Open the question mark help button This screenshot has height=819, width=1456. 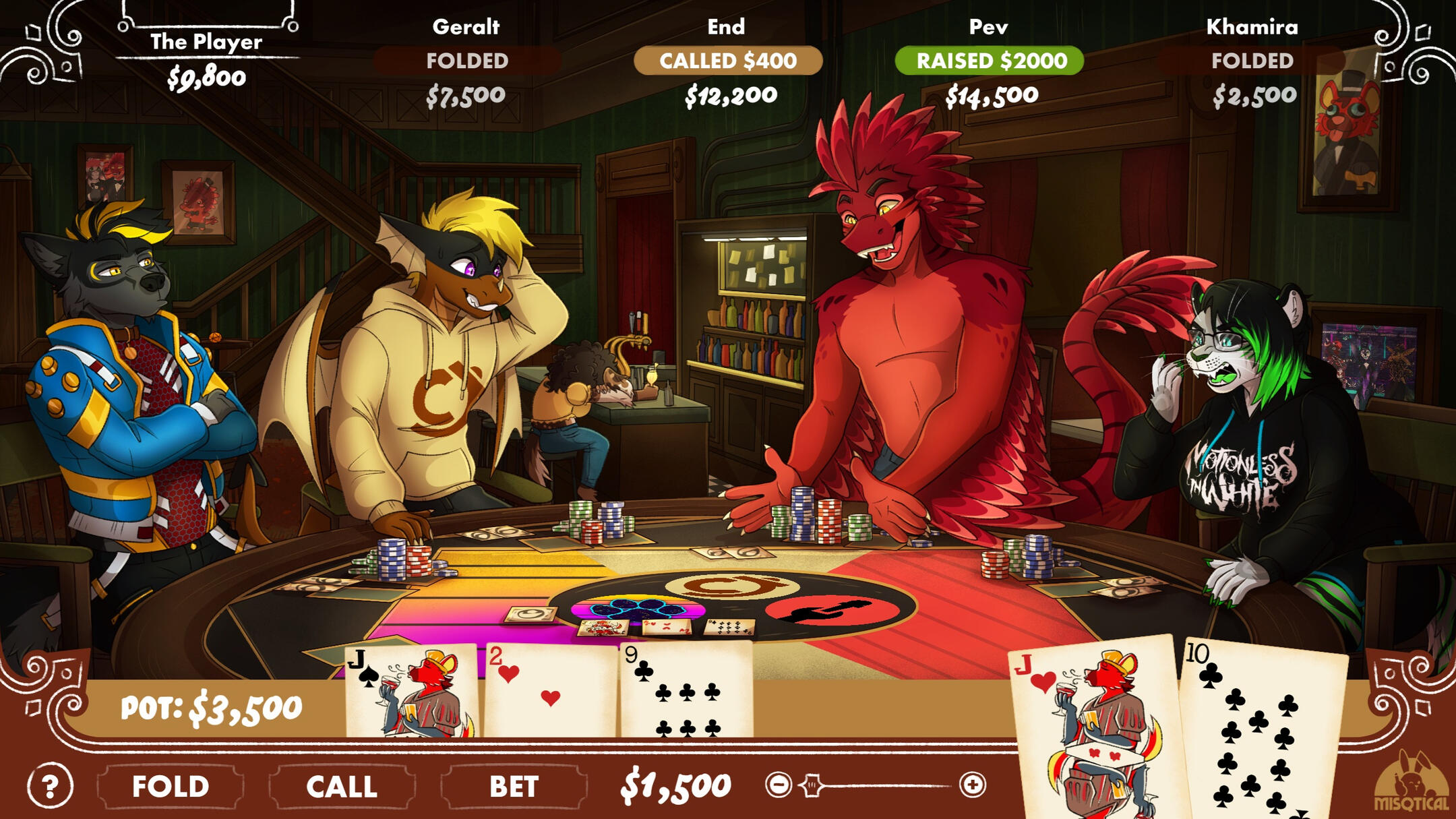[x=50, y=786]
